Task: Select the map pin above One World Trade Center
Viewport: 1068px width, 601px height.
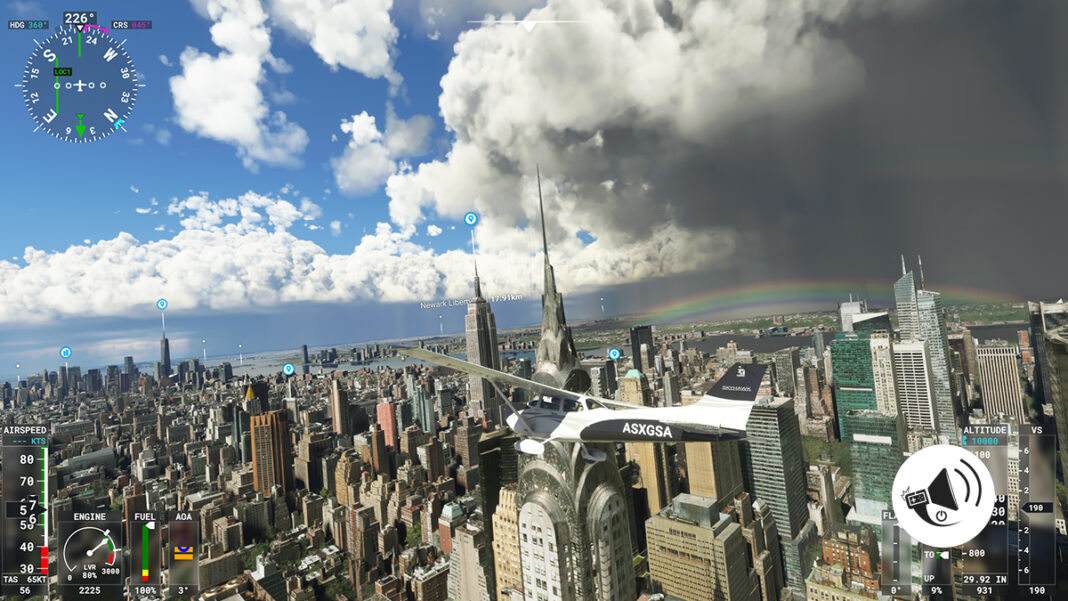Action: 162,305
